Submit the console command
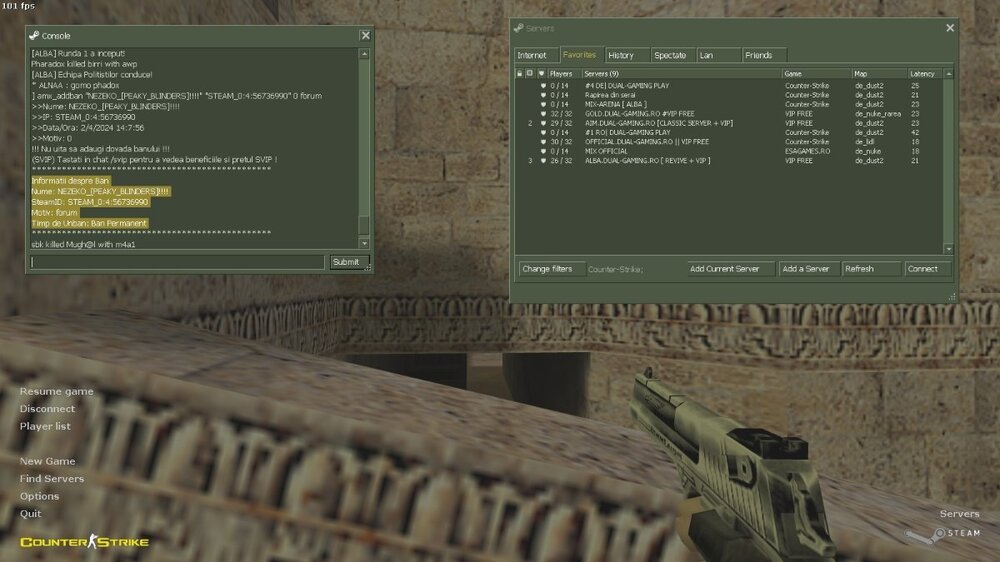1000x562 pixels. click(345, 262)
